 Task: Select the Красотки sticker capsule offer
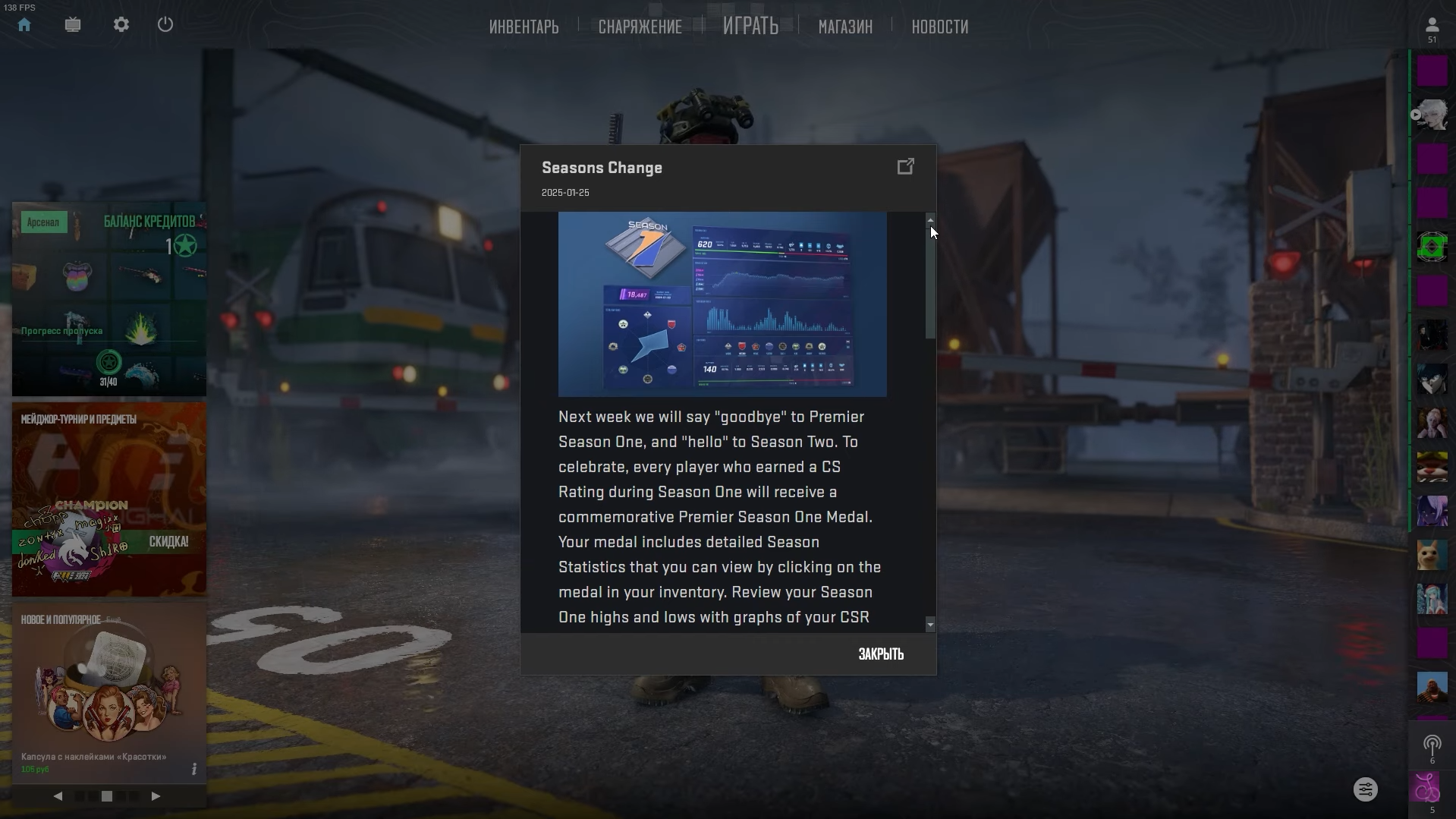[x=109, y=691]
